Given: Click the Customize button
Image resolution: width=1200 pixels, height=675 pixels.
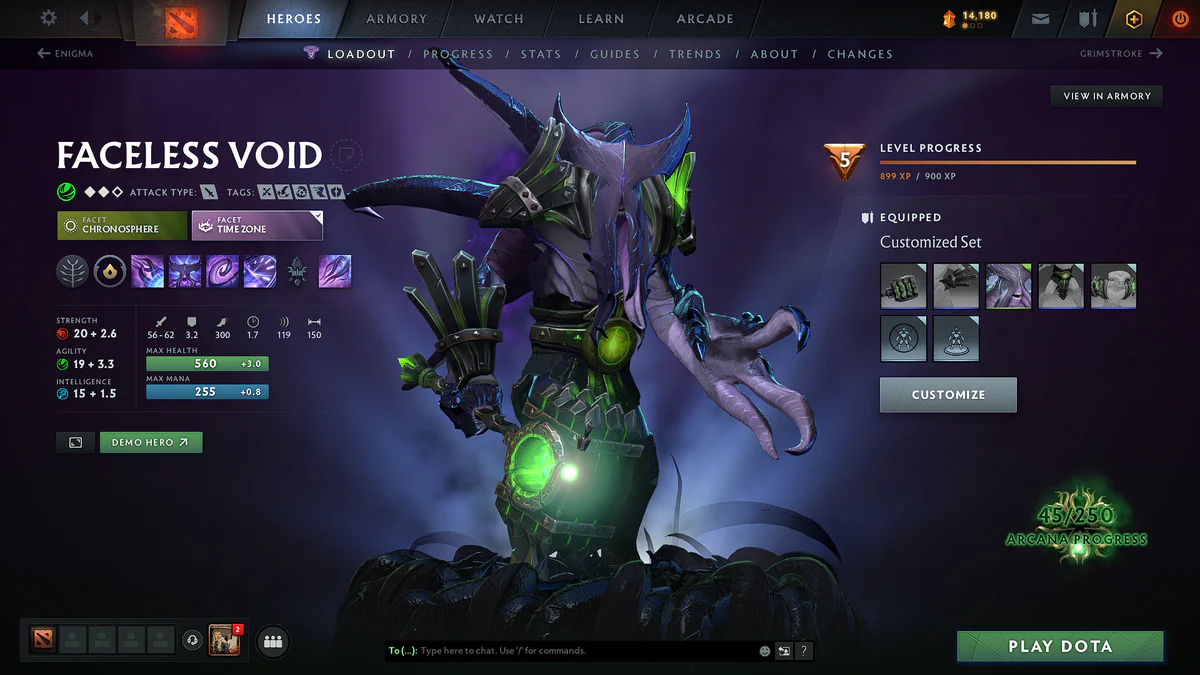Looking at the screenshot, I should (948, 395).
